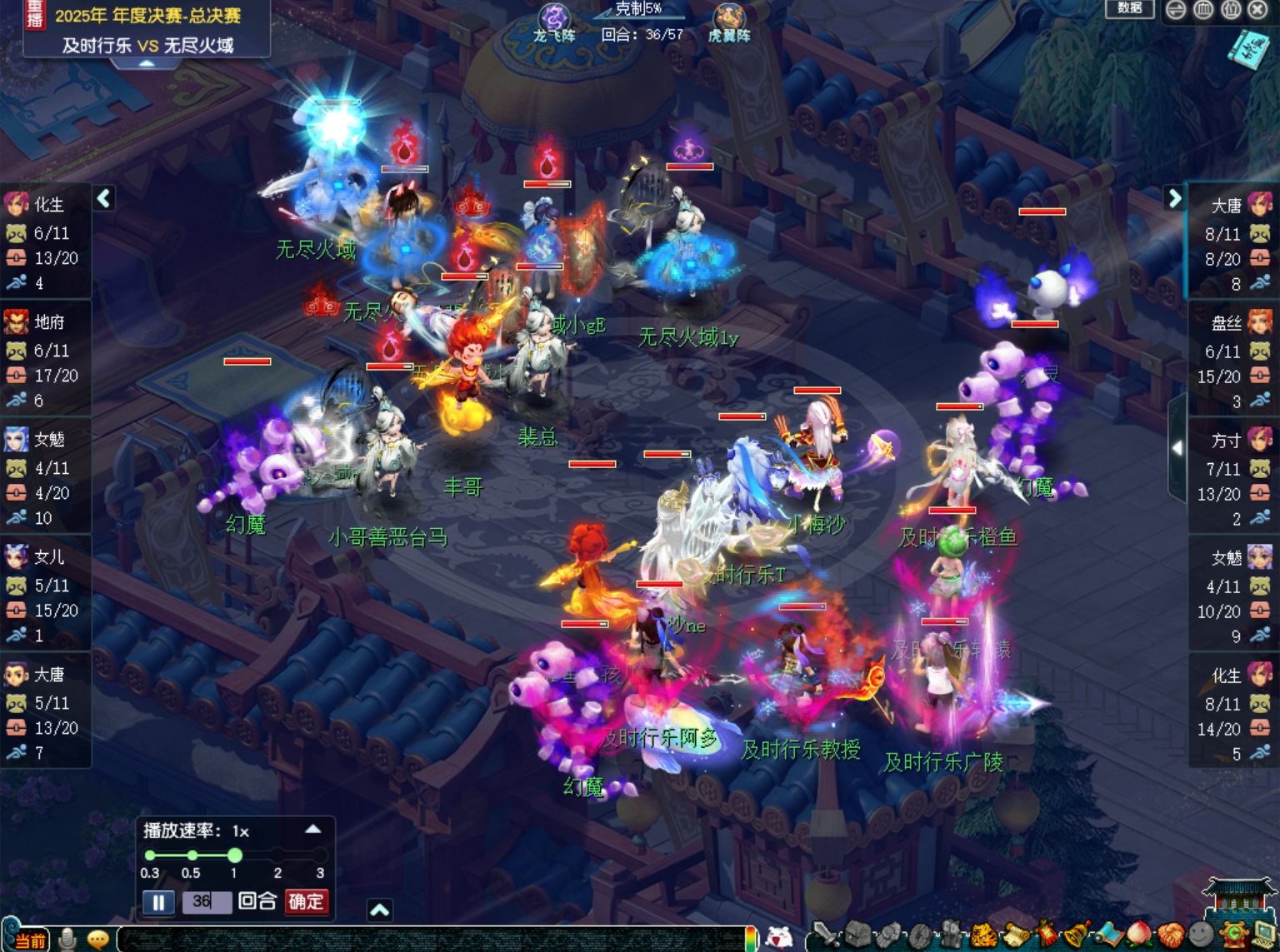
Task: Switch the chat channel via 当前
Action: (x=28, y=940)
